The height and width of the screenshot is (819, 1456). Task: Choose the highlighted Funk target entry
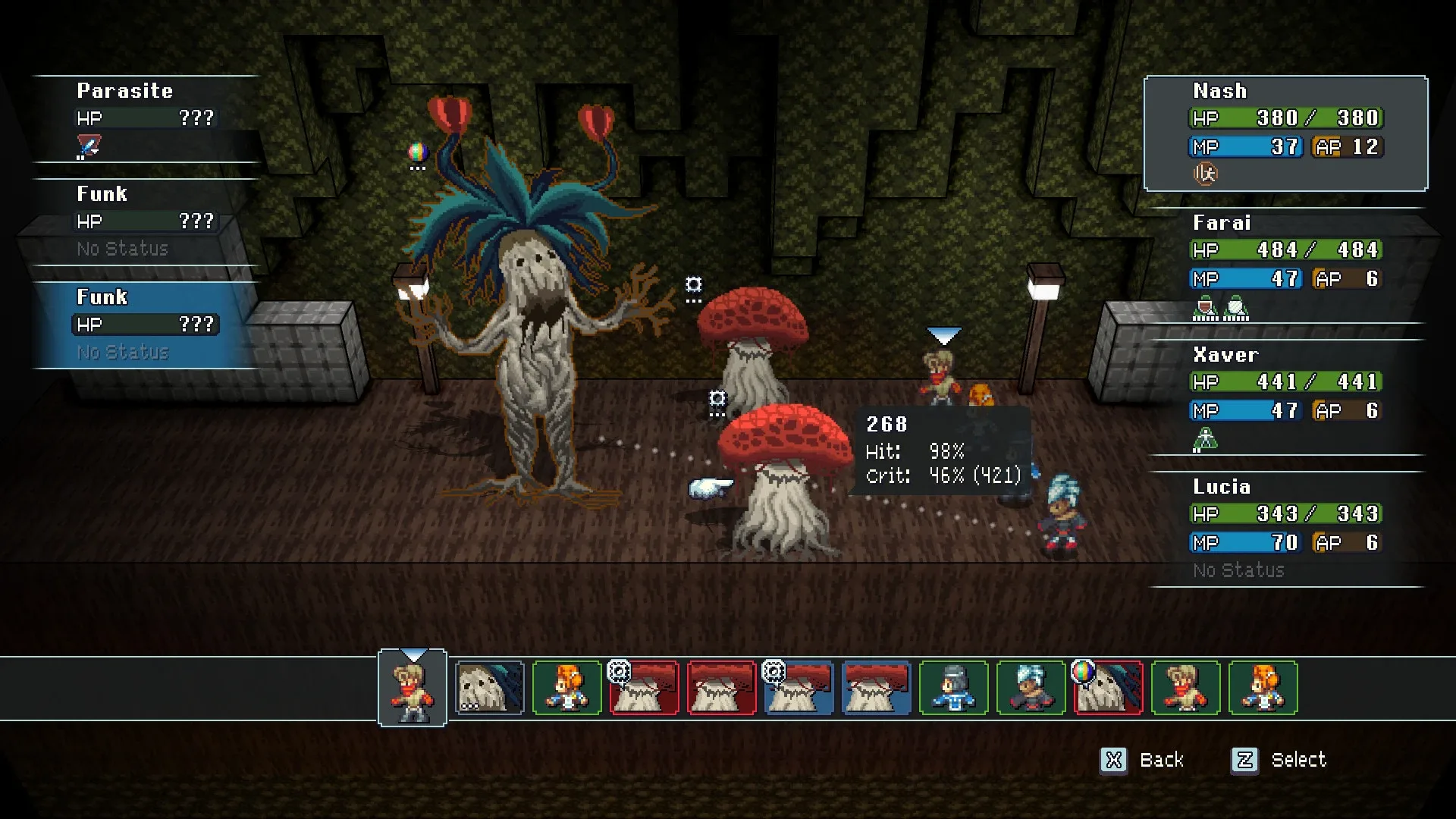[x=146, y=325]
